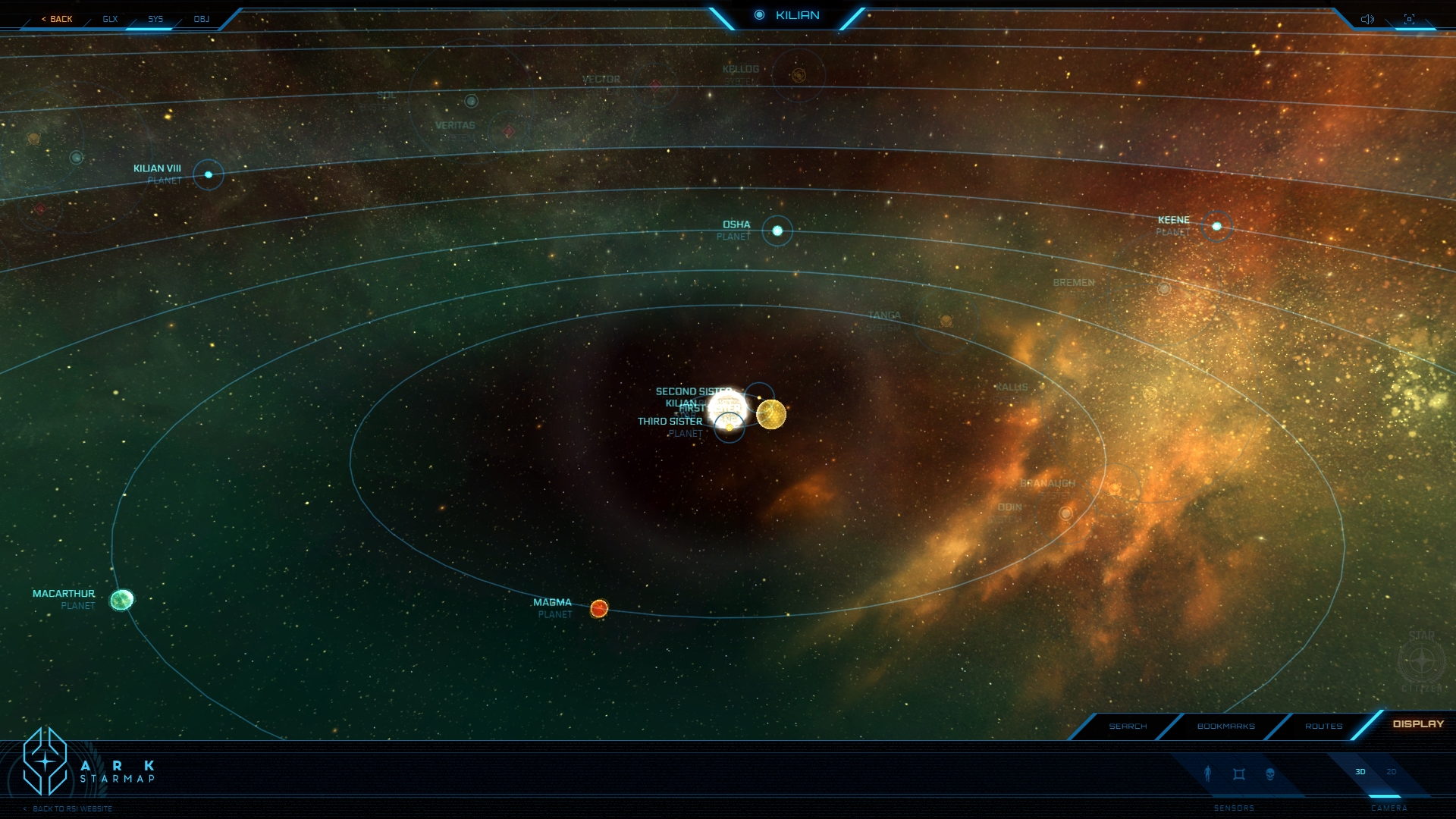Viewport: 1456px width, 819px height.
Task: Toggle the square frame sensor icon
Action: (x=1239, y=773)
